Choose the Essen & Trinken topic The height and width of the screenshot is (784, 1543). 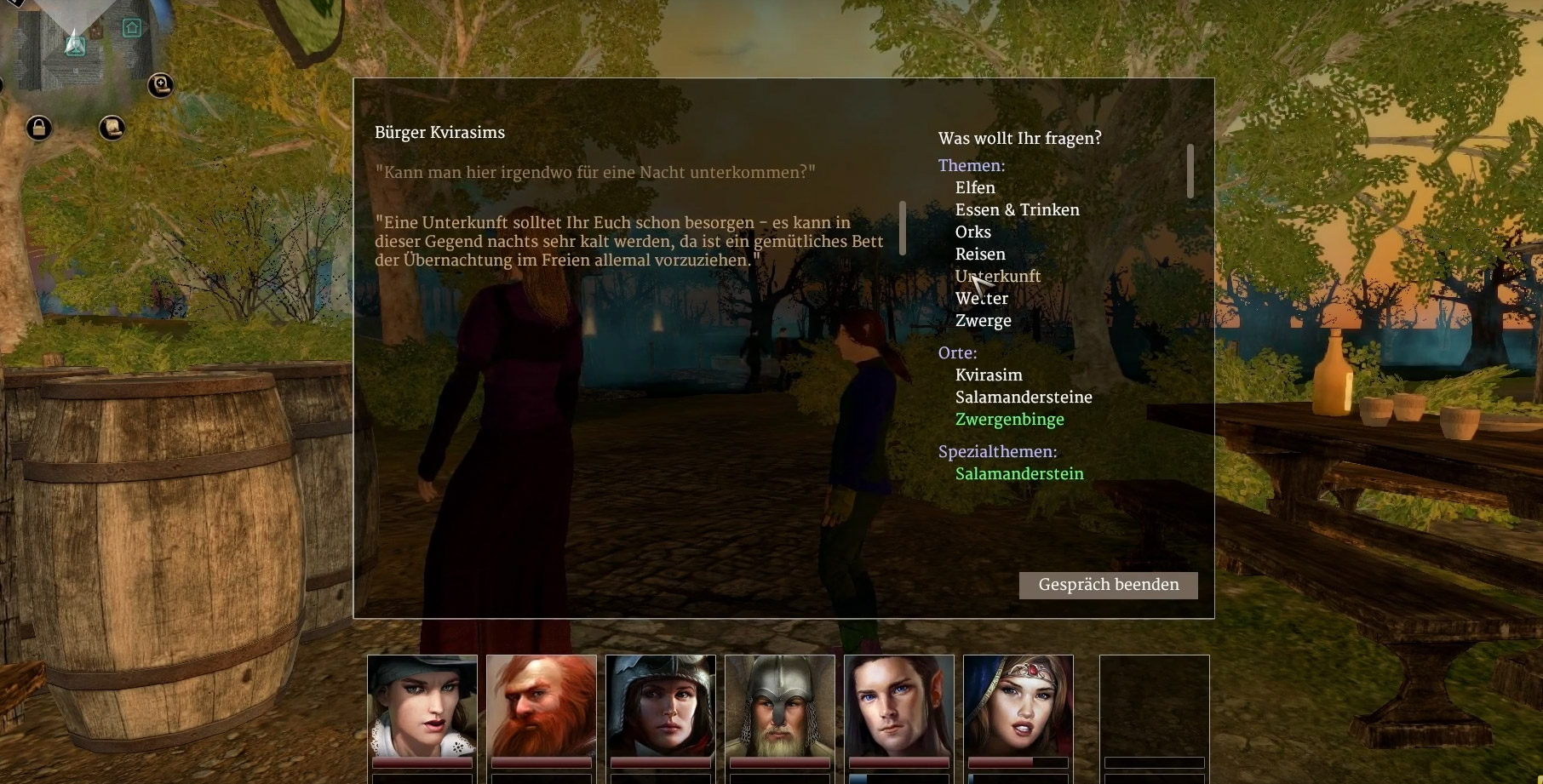point(1017,209)
